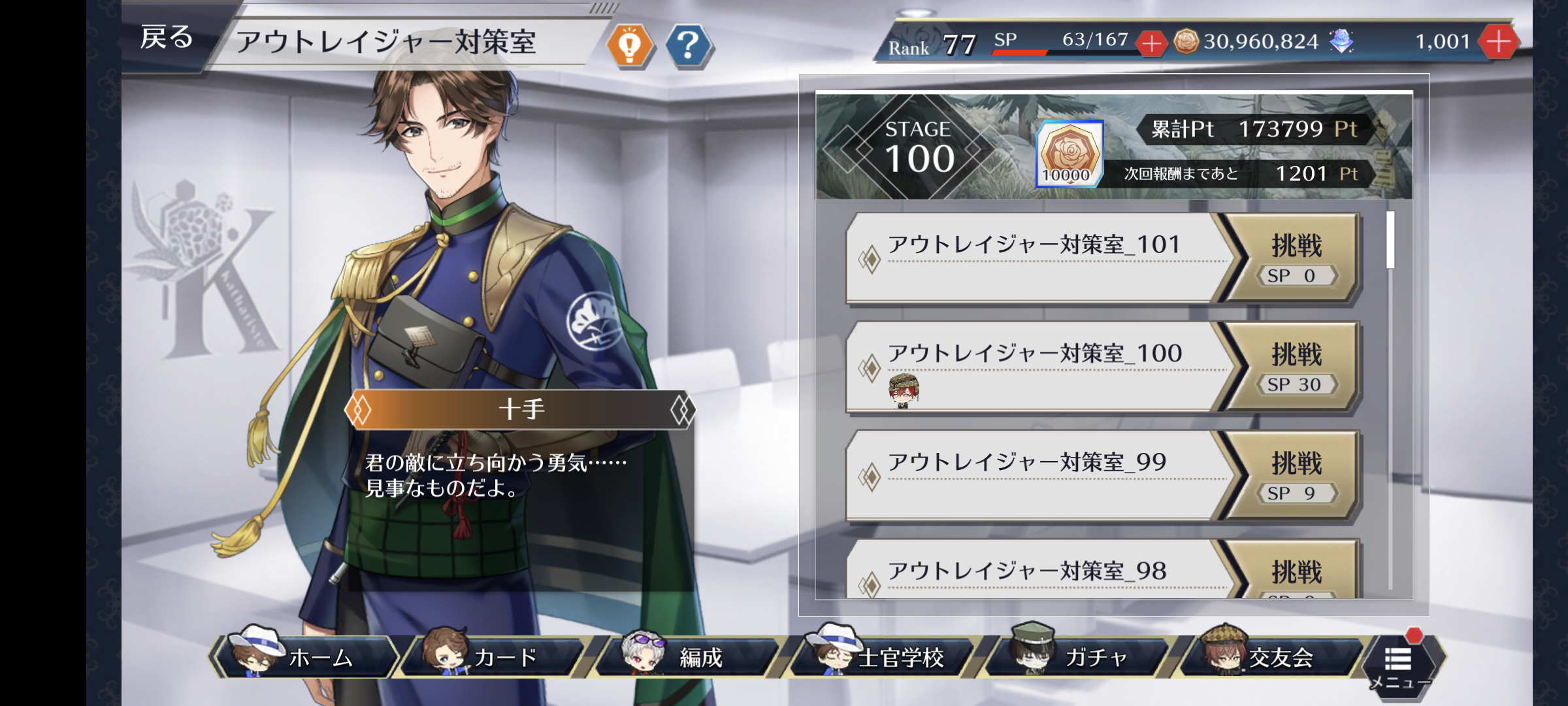1568x706 pixels.
Task: Buy gems with the red plus button
Action: tap(1498, 42)
